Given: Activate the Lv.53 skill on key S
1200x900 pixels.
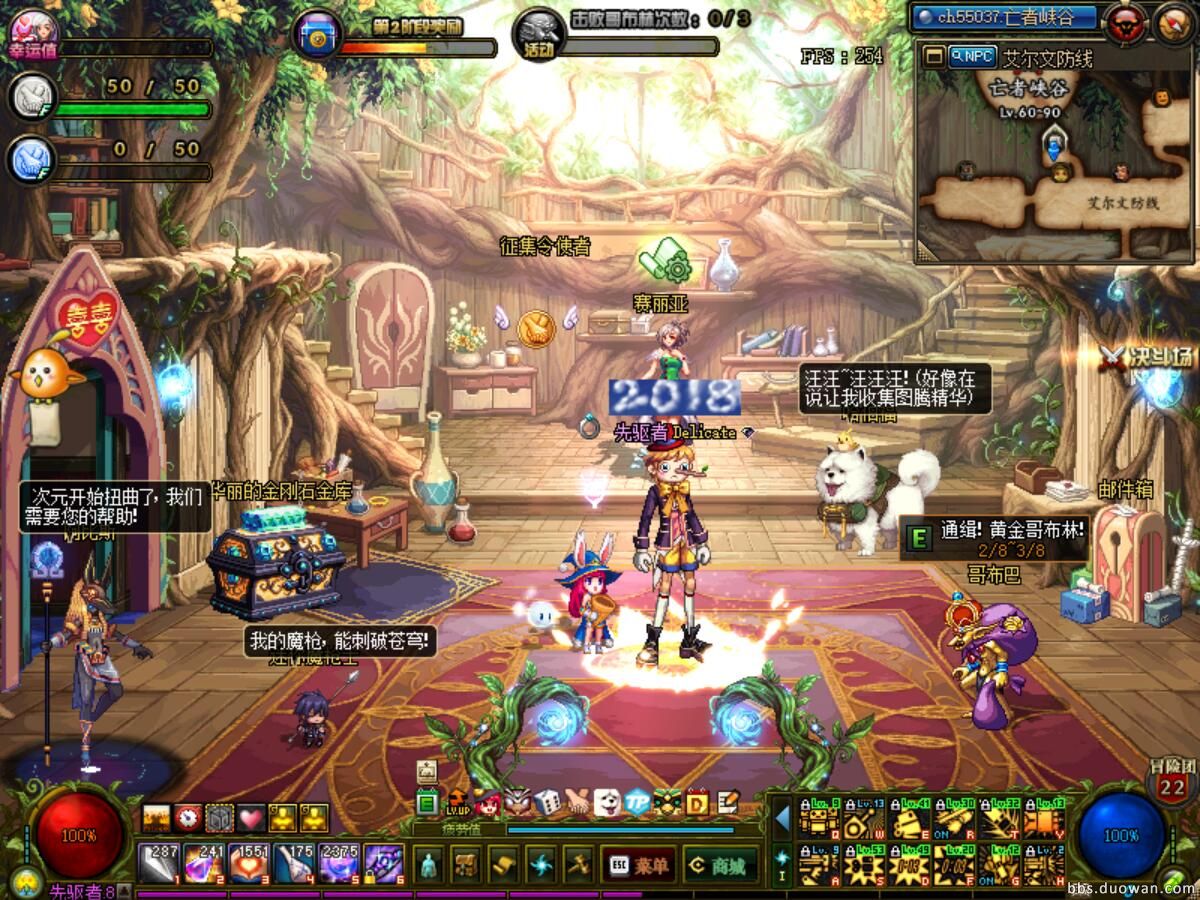Looking at the screenshot, I should (866, 865).
